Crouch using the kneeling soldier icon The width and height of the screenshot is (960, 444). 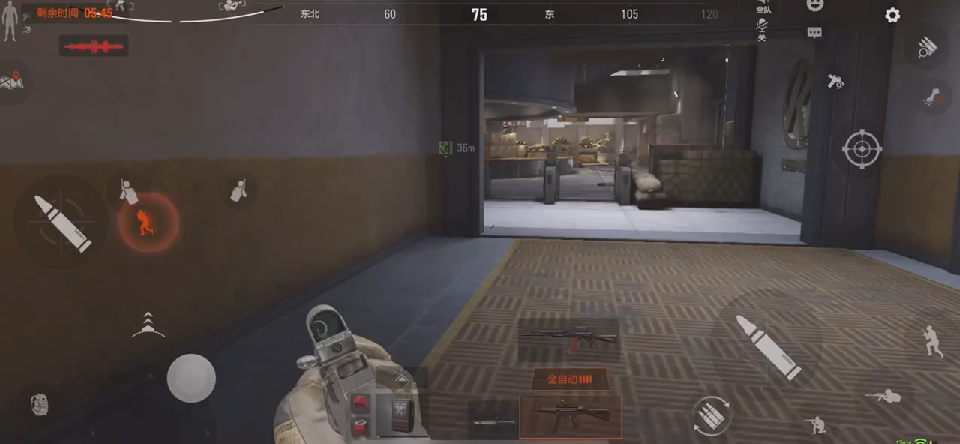coord(816,424)
